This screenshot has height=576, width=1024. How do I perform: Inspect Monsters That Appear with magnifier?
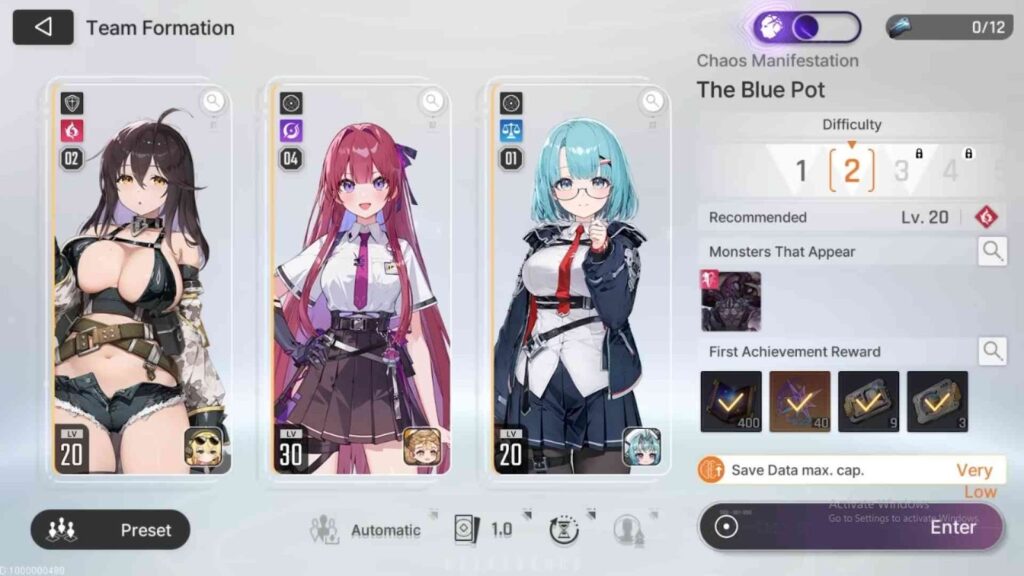(x=992, y=251)
